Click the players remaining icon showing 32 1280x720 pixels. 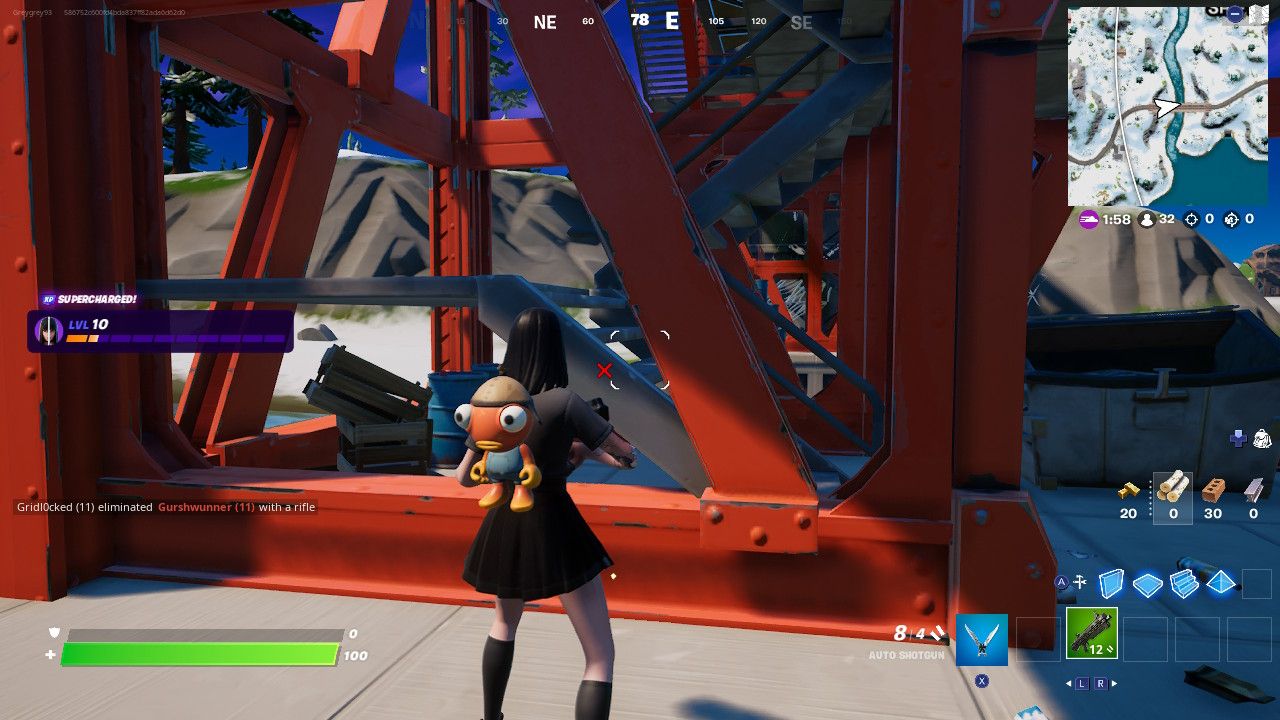click(x=1146, y=220)
